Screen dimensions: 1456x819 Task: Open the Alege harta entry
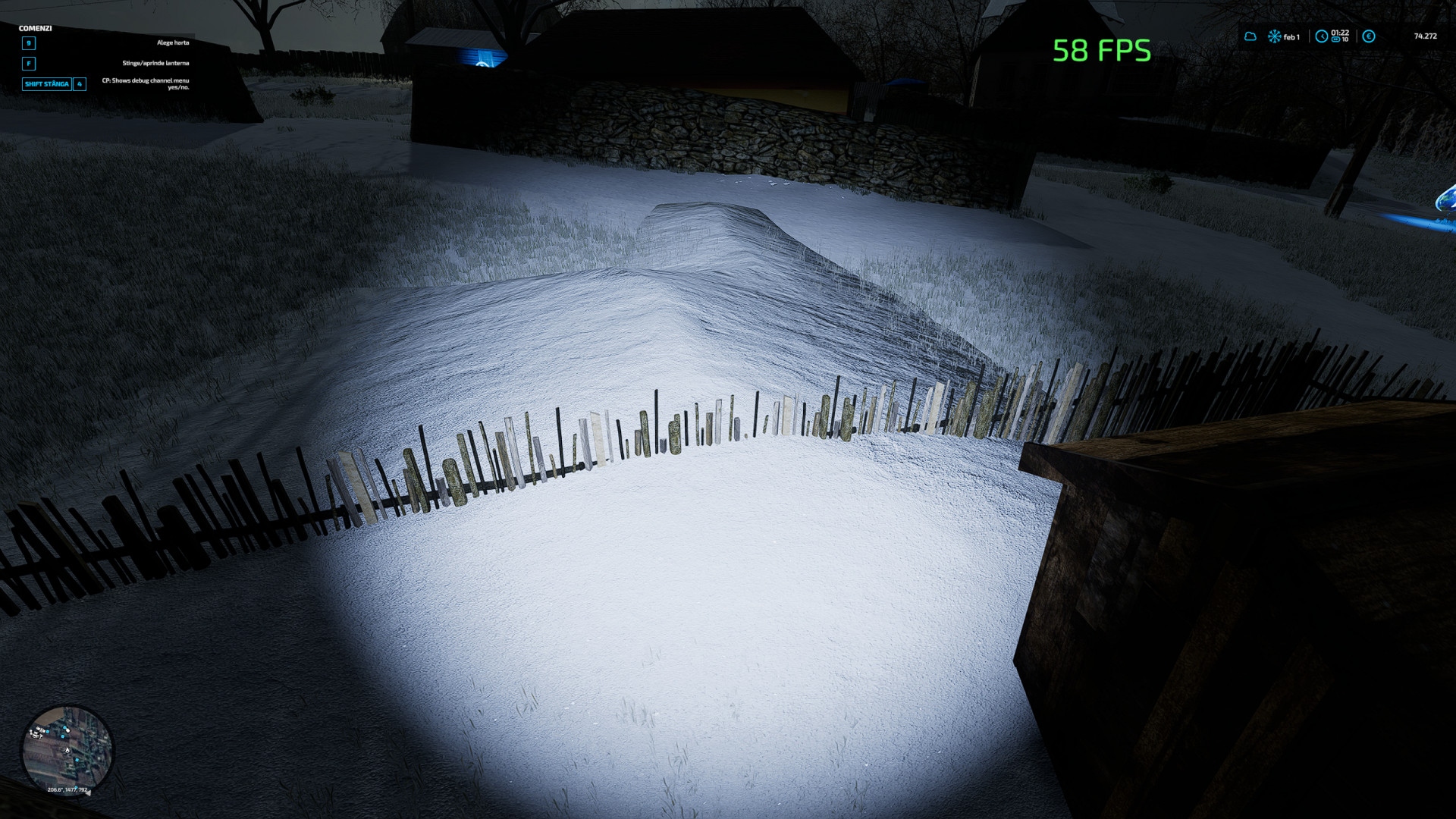[173, 43]
